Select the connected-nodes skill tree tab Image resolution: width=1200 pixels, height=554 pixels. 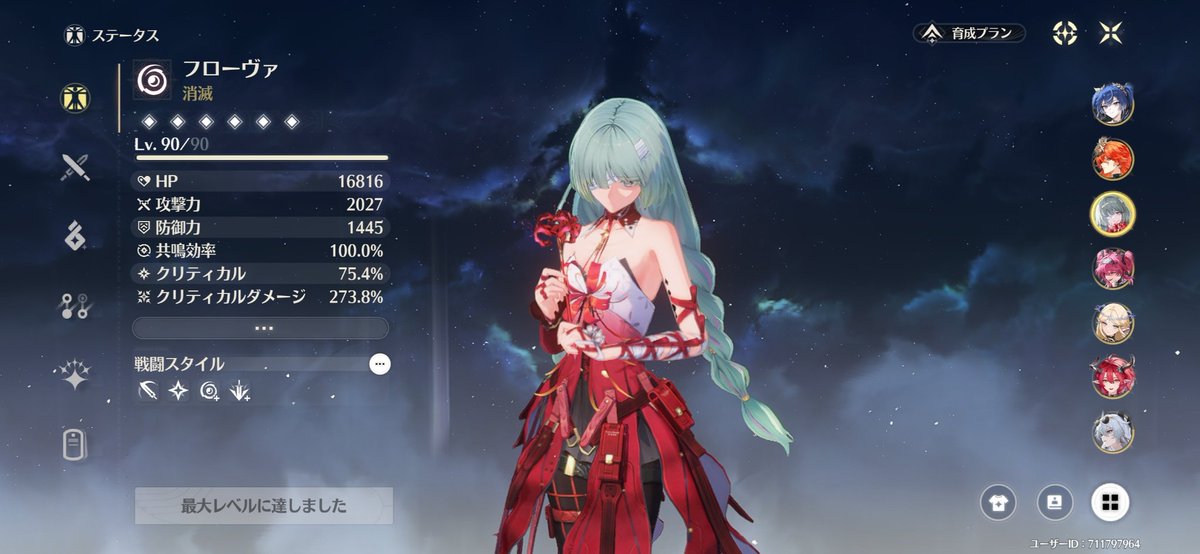click(x=75, y=306)
